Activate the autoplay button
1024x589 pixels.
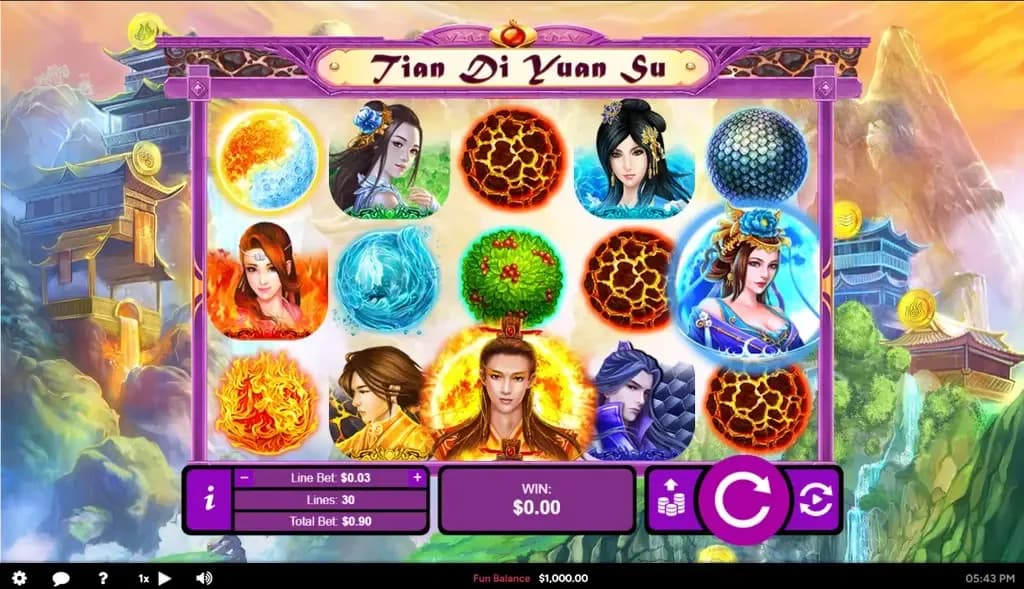pyautogui.click(x=815, y=500)
